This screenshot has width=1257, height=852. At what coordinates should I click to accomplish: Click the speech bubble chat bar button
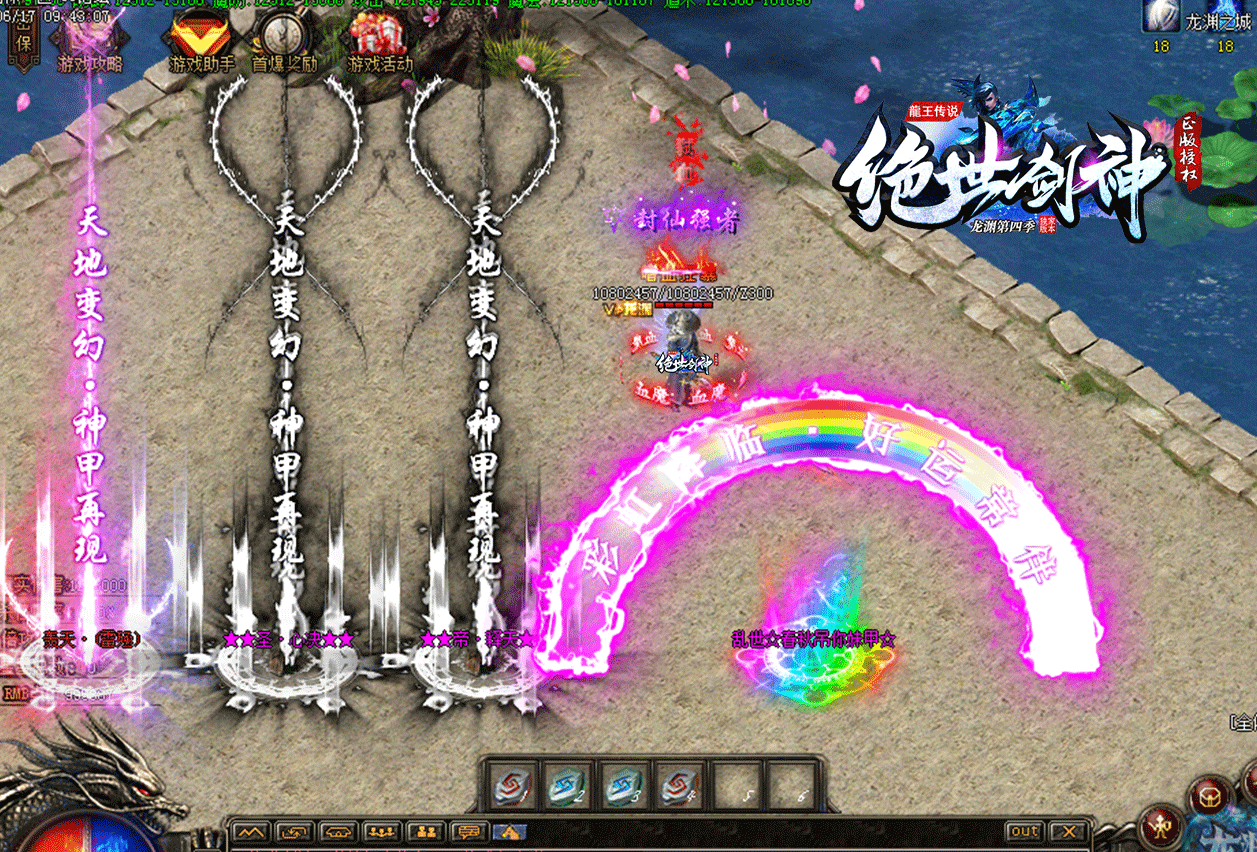click(x=467, y=832)
